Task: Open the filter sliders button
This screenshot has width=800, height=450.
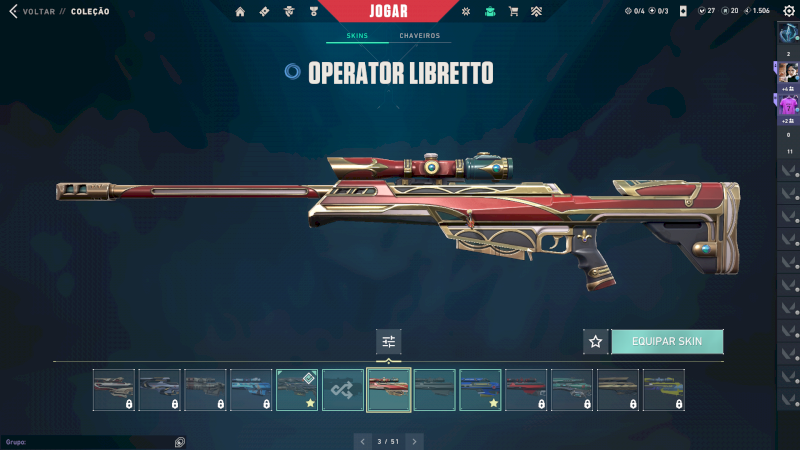Action: point(389,342)
